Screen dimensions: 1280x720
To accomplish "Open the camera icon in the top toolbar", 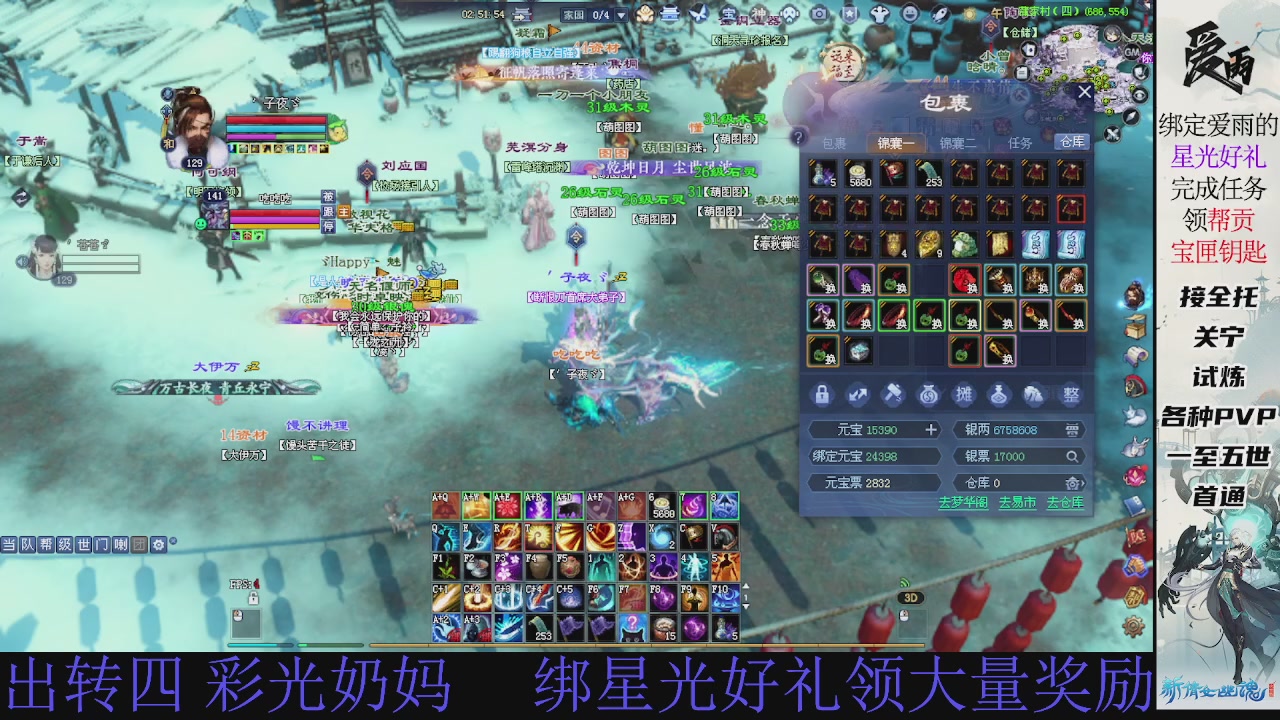I will pyautogui.click(x=819, y=13).
